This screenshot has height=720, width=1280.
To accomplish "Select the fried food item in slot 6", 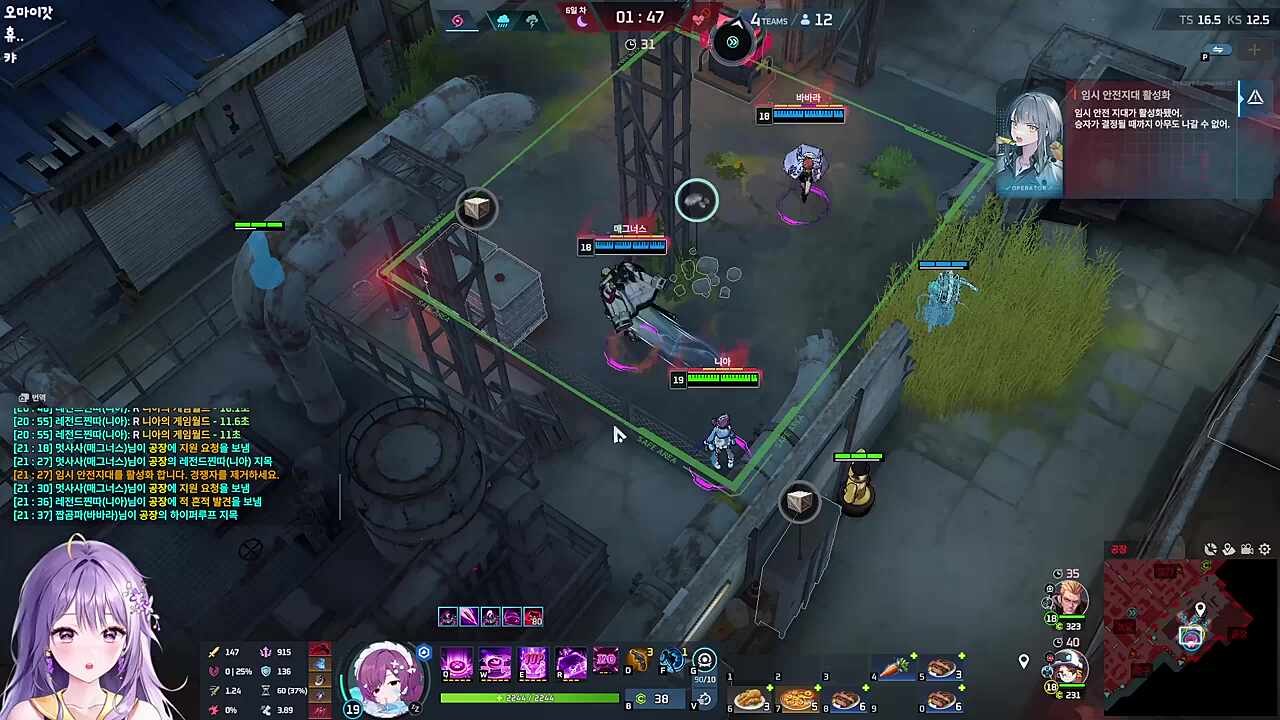I will pyautogui.click(x=749, y=700).
